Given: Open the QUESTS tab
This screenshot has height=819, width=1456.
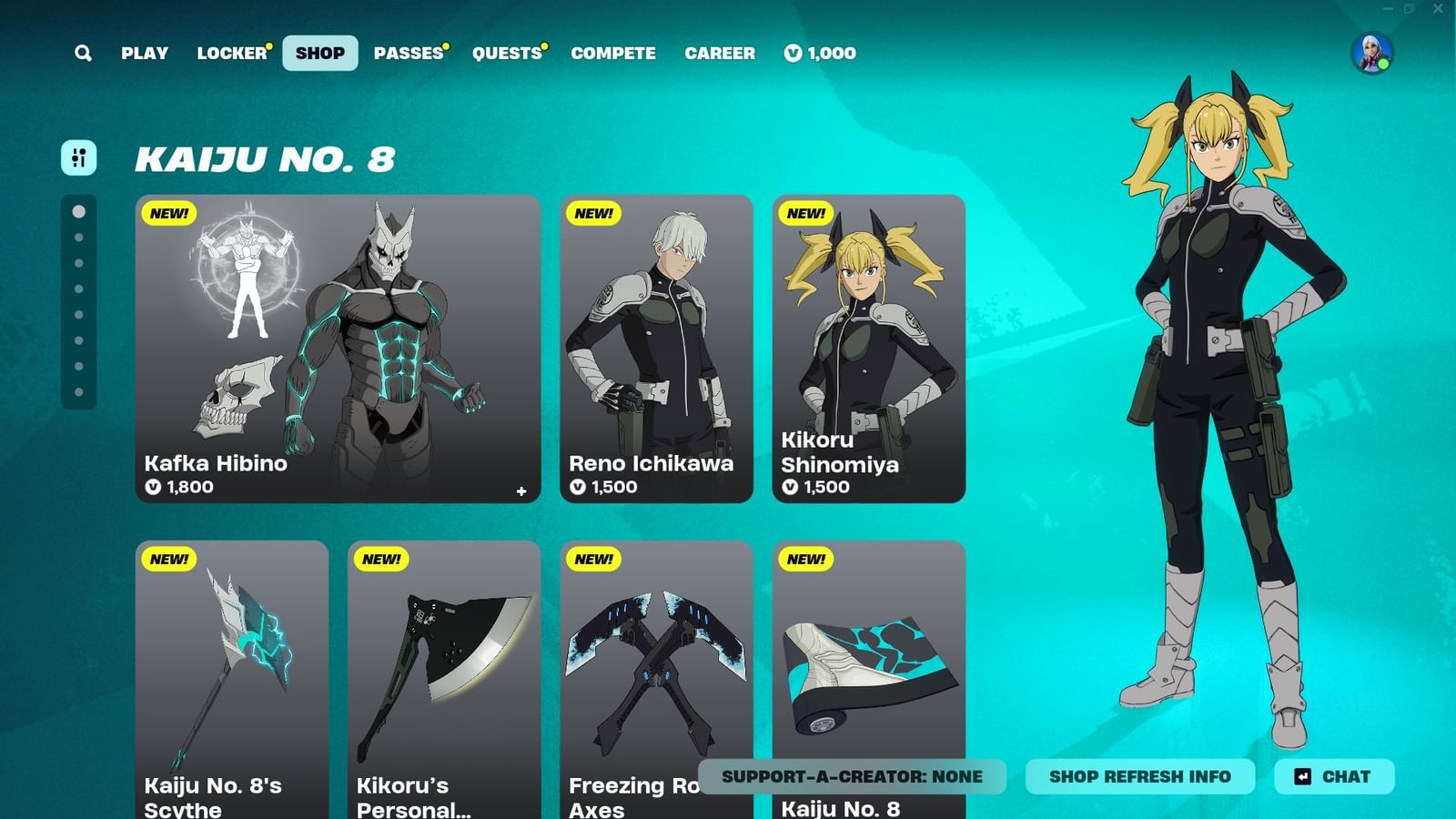Looking at the screenshot, I should tap(506, 53).
